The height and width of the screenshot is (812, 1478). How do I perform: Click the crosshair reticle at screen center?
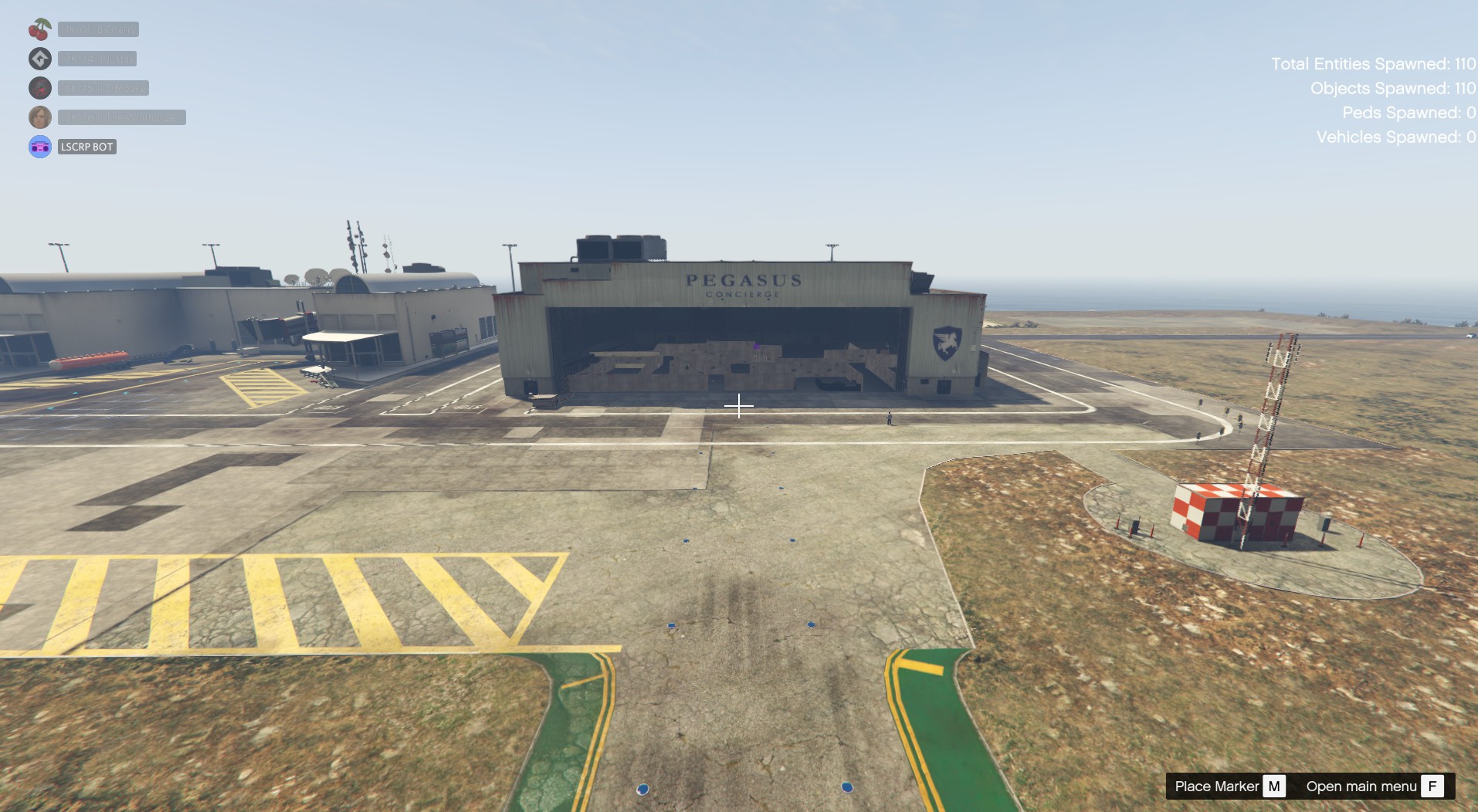739,405
